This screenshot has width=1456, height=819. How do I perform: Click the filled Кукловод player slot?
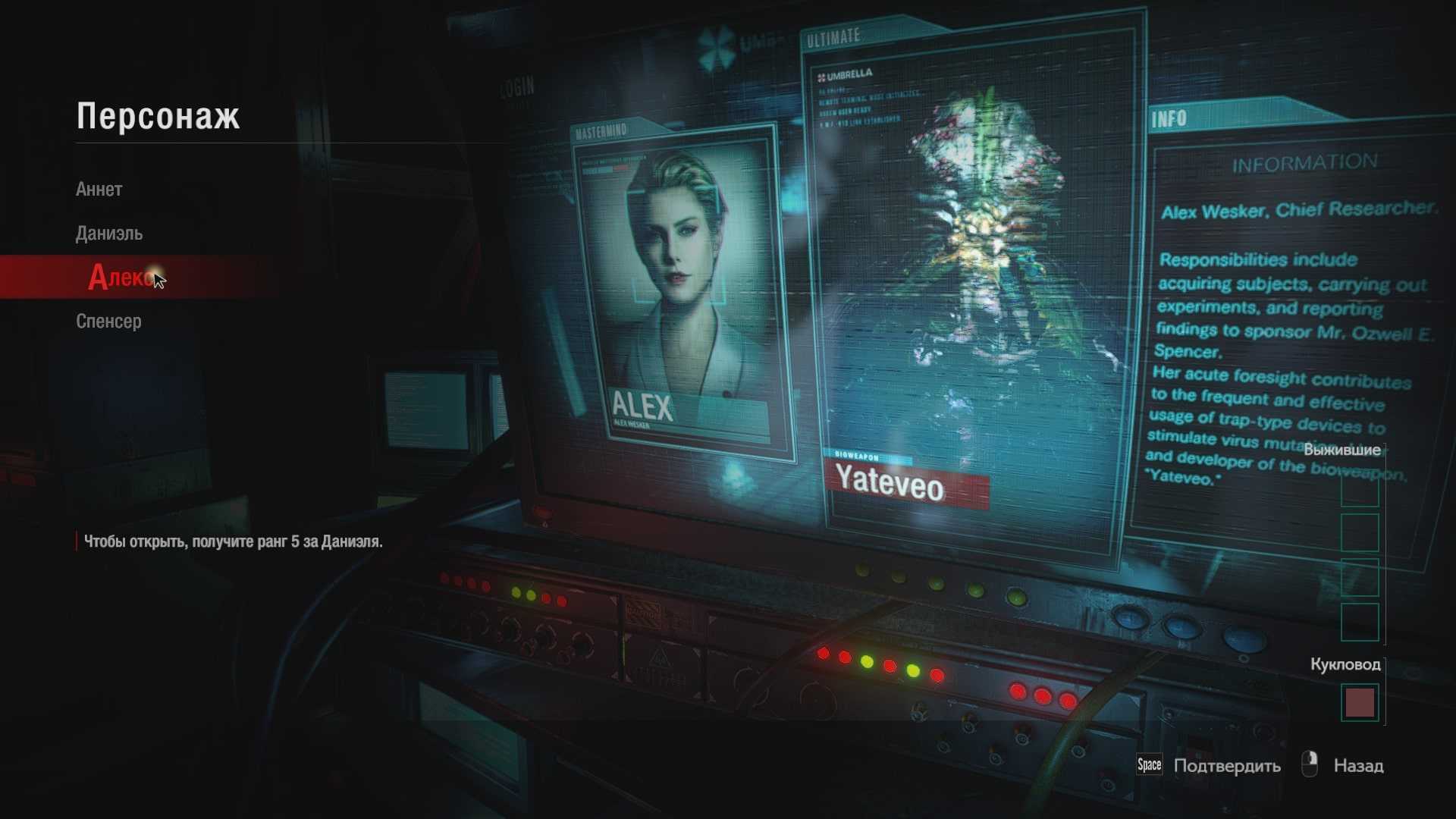1359,703
